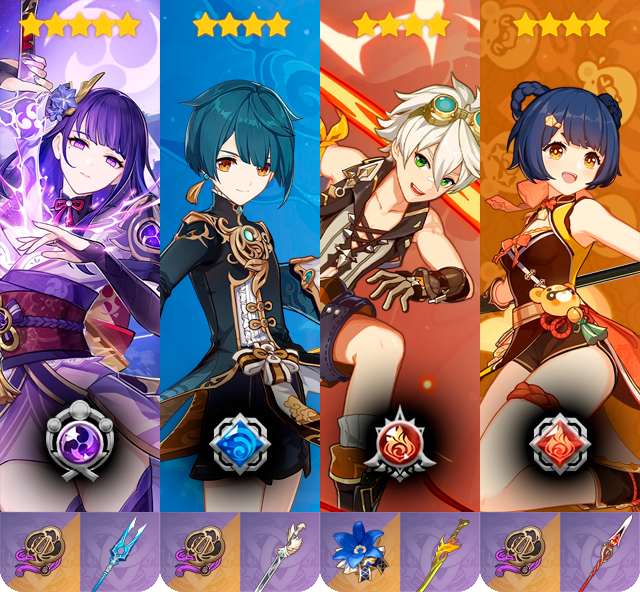Open the artifact slot under Raiden Shogun
The image size is (640, 592).
pos(40,552)
